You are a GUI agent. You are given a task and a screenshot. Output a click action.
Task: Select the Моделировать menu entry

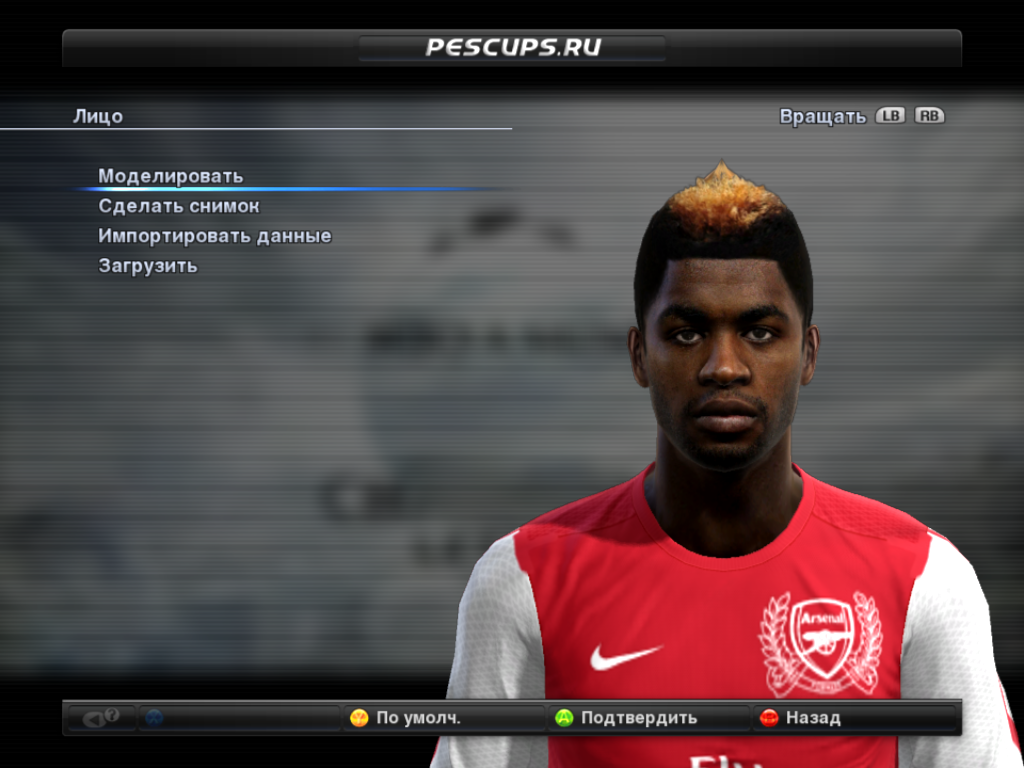tap(171, 176)
